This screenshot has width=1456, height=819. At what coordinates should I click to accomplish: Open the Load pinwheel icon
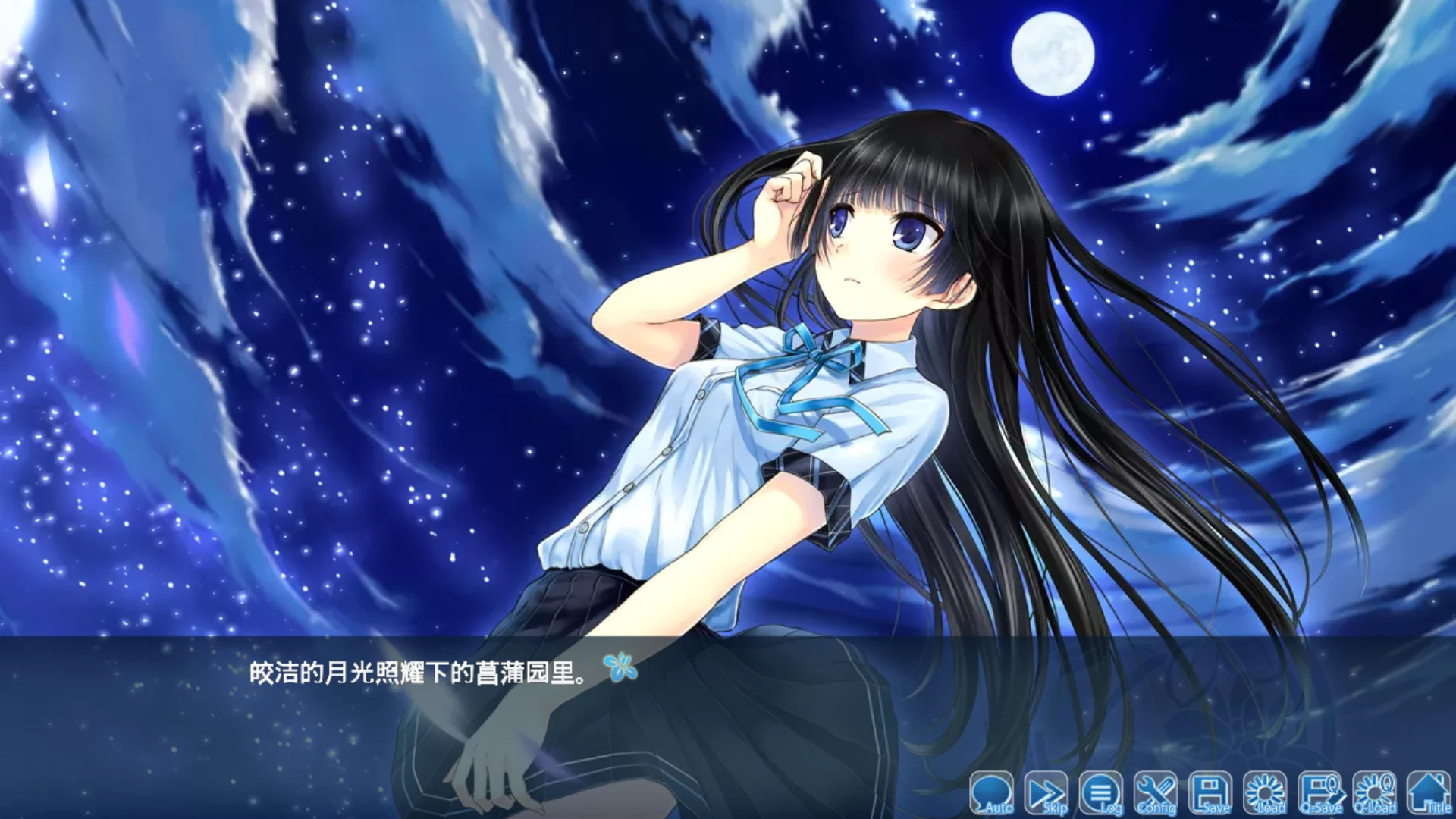1265,792
